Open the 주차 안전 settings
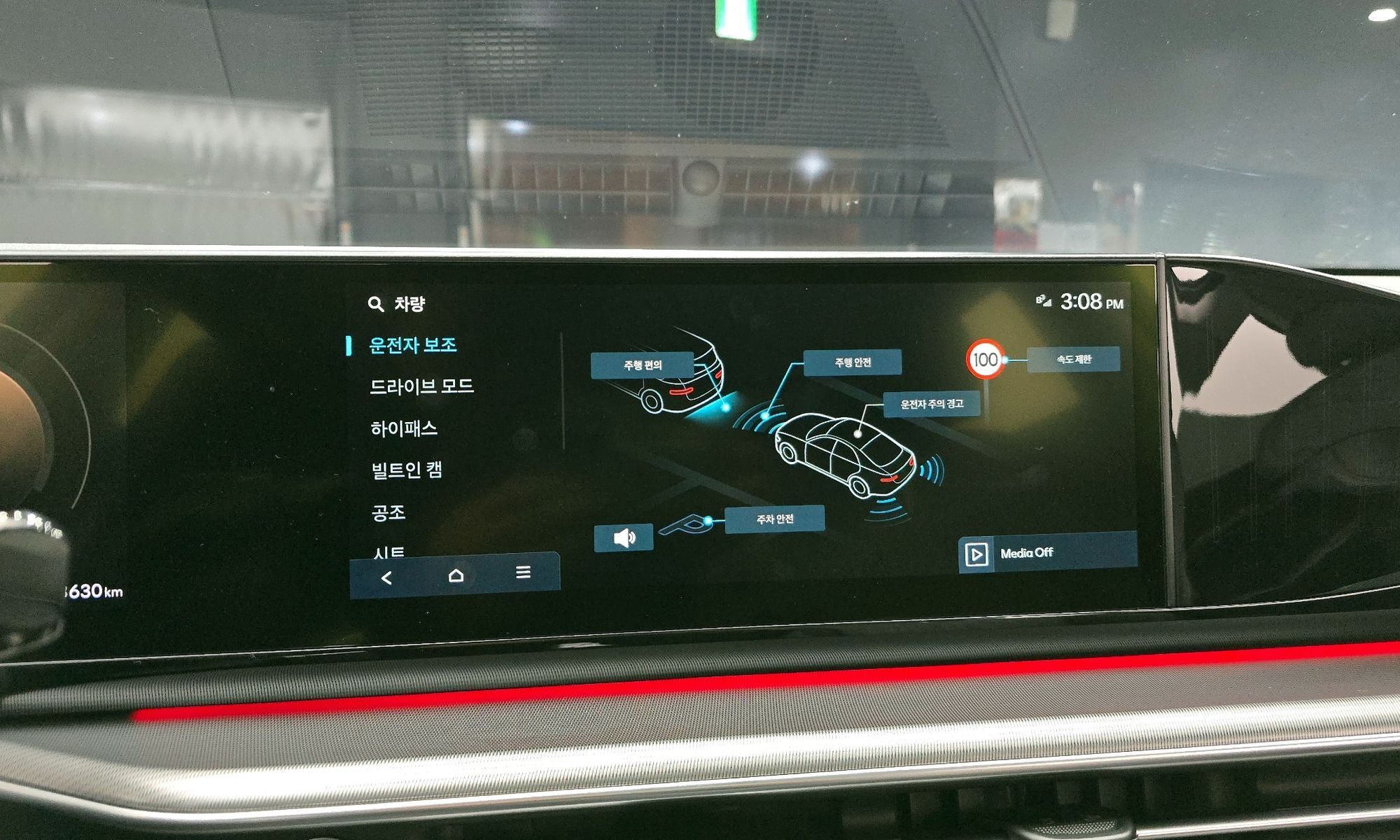 click(774, 519)
